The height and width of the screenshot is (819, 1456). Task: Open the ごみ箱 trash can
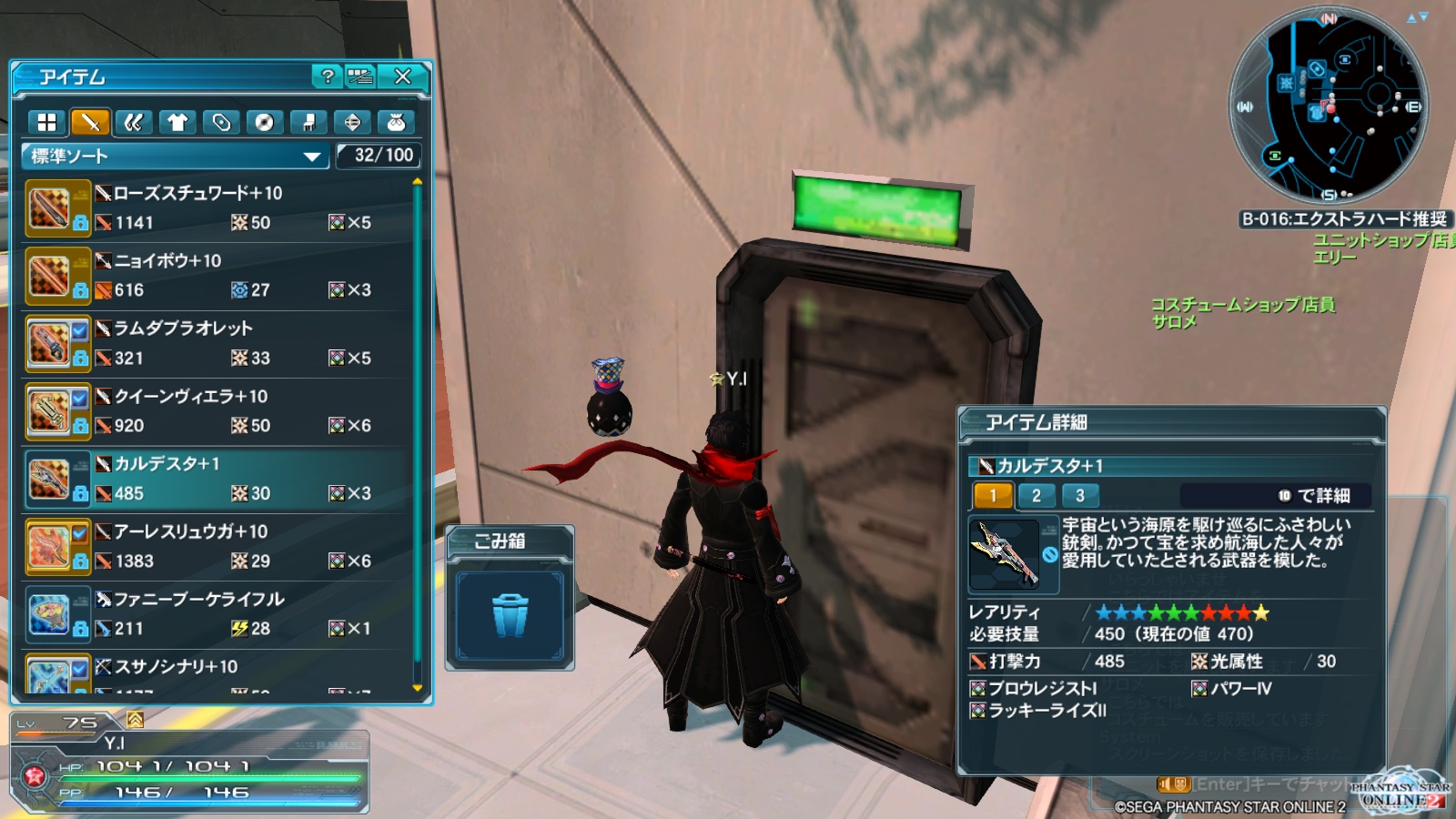coord(510,616)
